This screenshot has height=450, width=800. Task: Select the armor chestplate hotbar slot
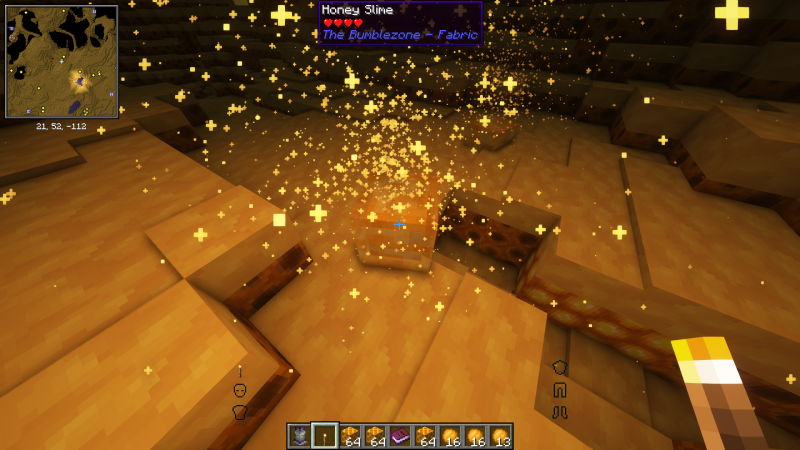pos(299,435)
